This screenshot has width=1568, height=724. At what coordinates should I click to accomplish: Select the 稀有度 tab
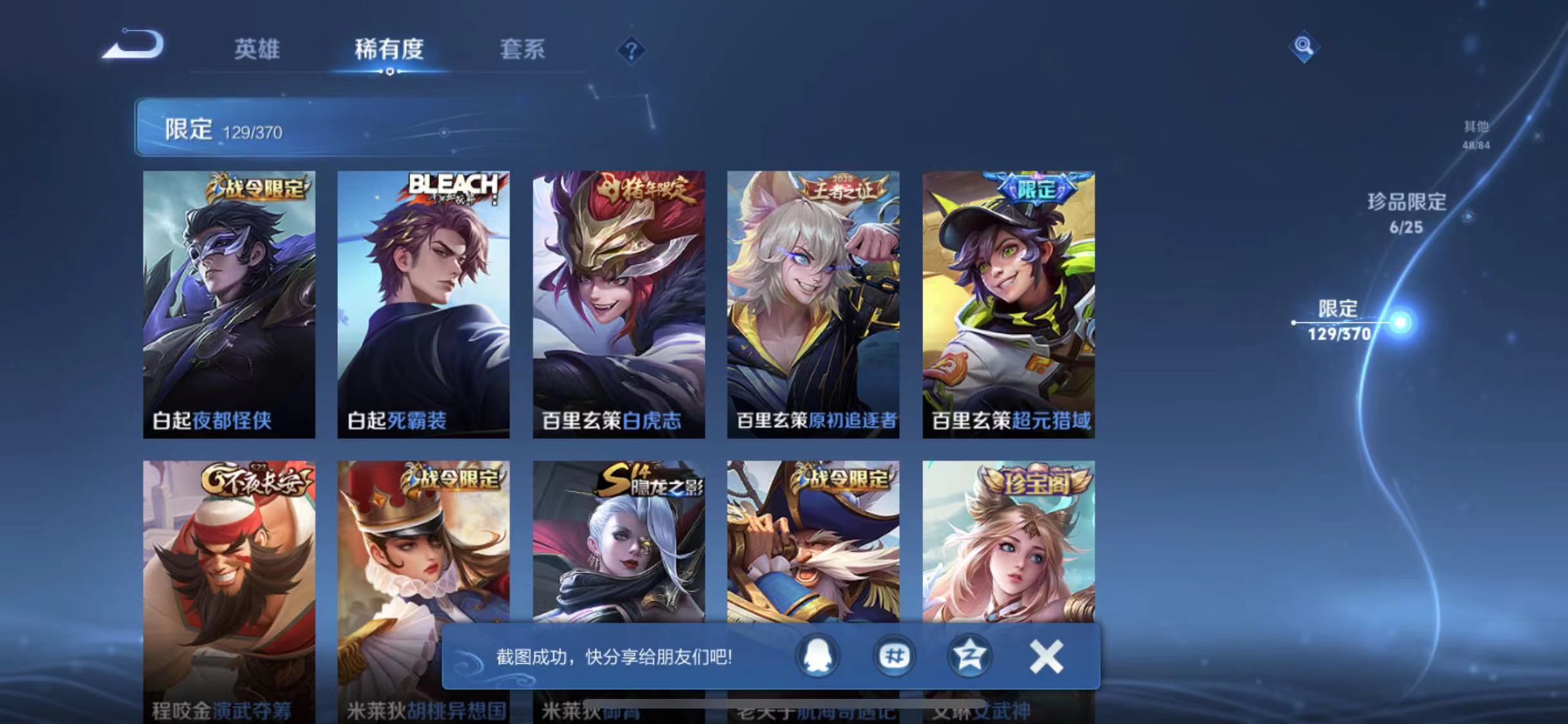click(389, 50)
